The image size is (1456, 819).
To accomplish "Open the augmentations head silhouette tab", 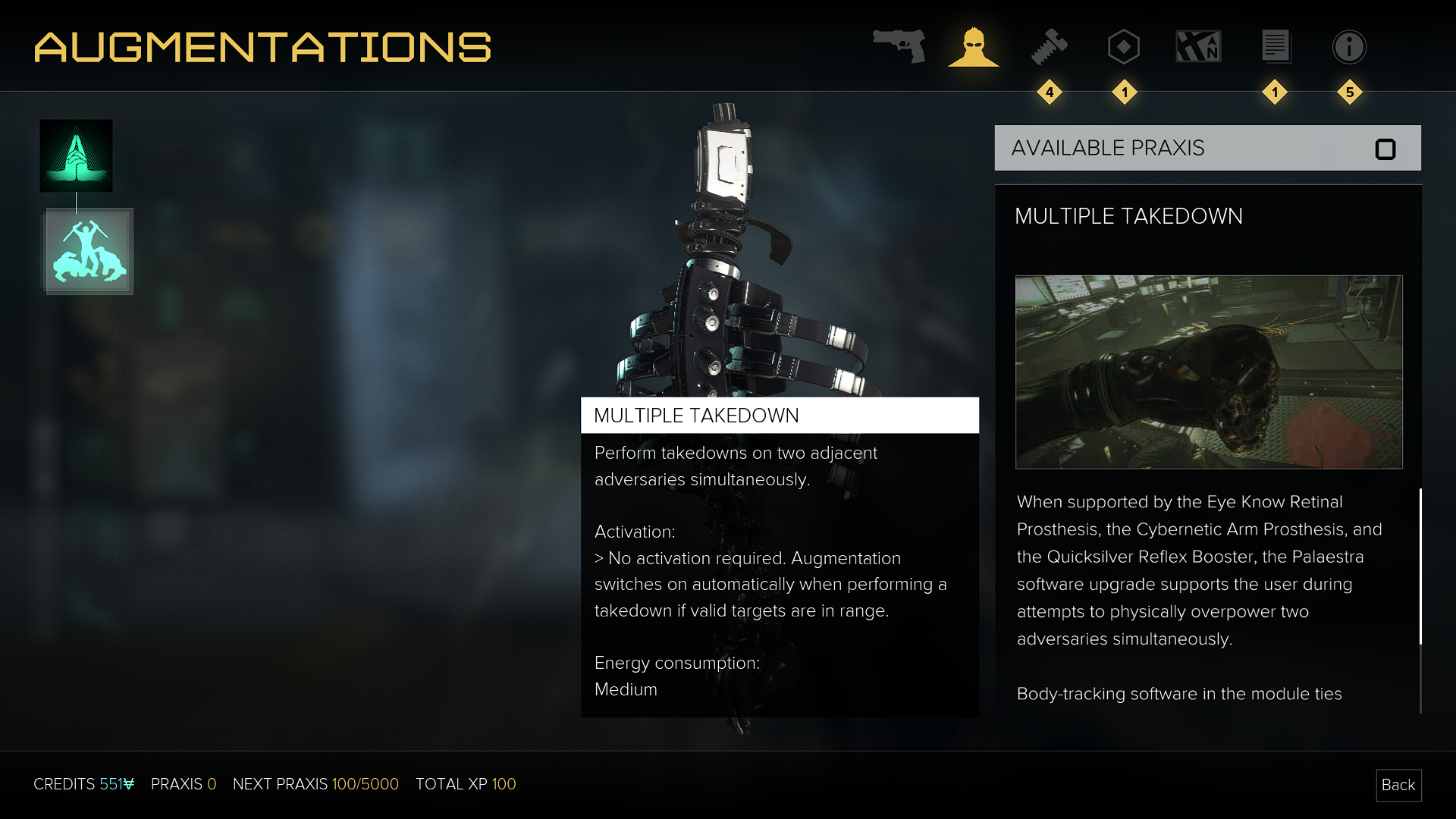I will click(974, 47).
